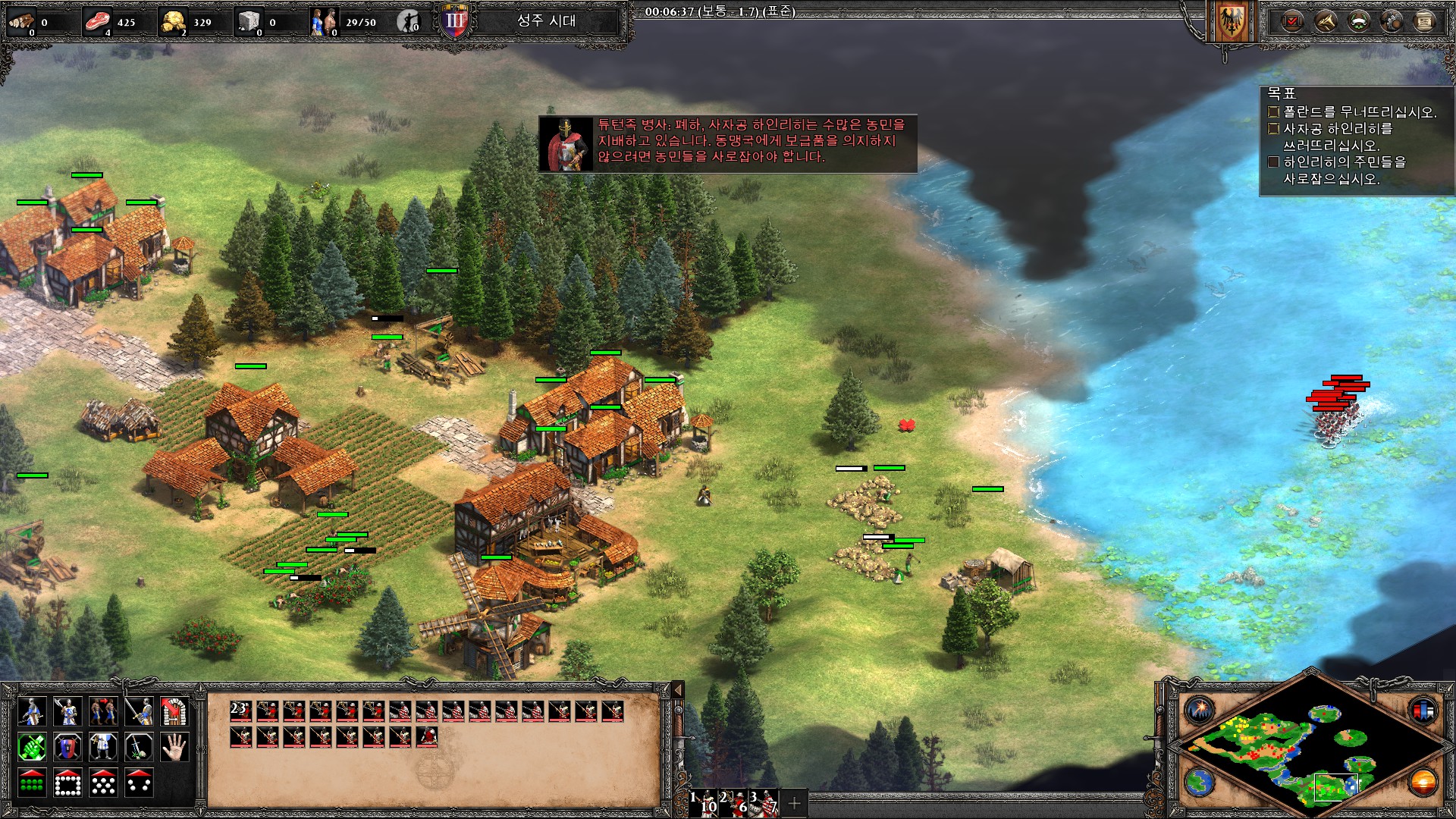Open the main menu scroll button
The image size is (1456, 819).
[x=1425, y=21]
